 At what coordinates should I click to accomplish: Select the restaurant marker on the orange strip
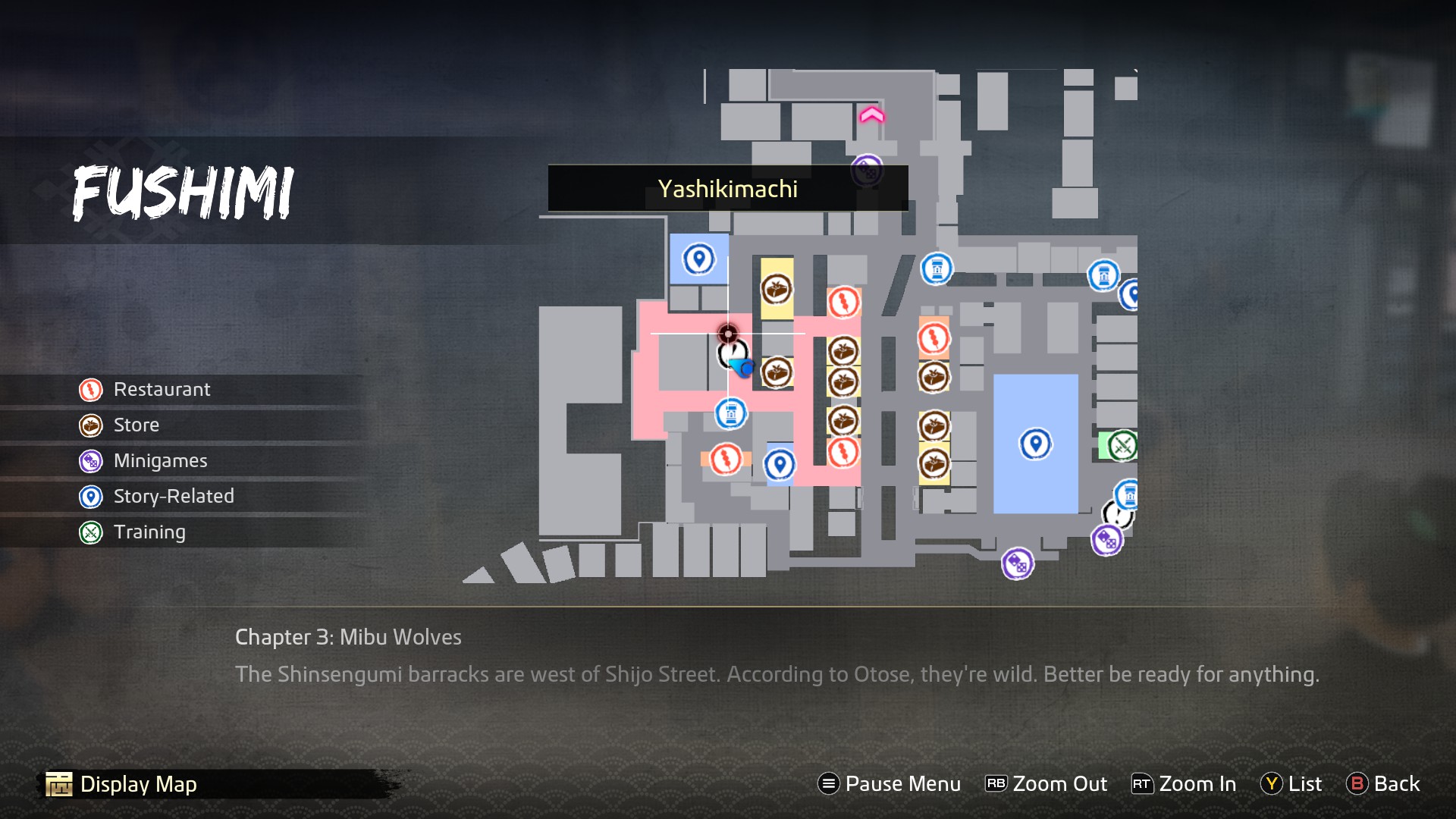726,459
